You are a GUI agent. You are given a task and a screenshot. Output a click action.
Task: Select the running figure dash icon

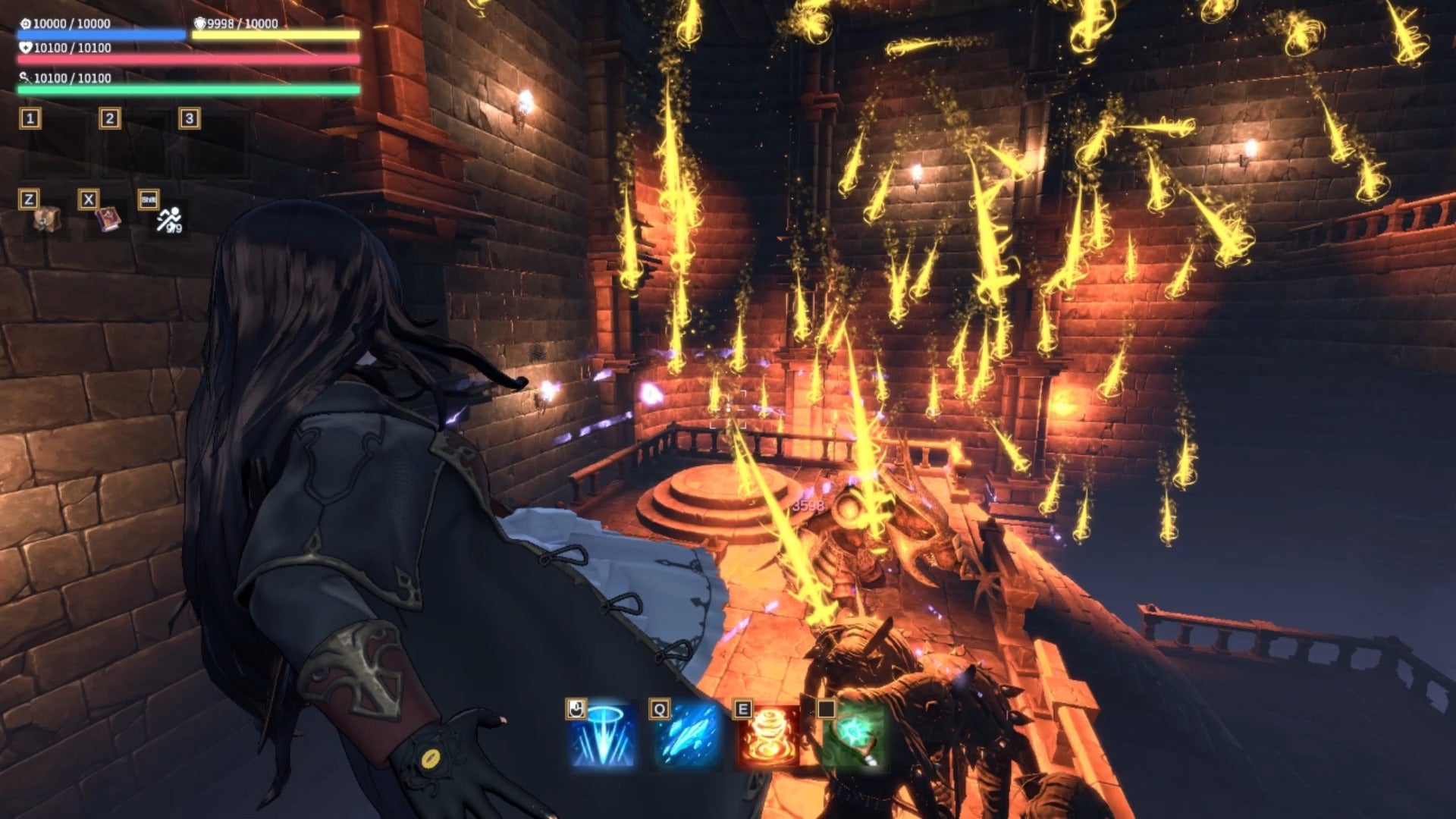[x=168, y=220]
